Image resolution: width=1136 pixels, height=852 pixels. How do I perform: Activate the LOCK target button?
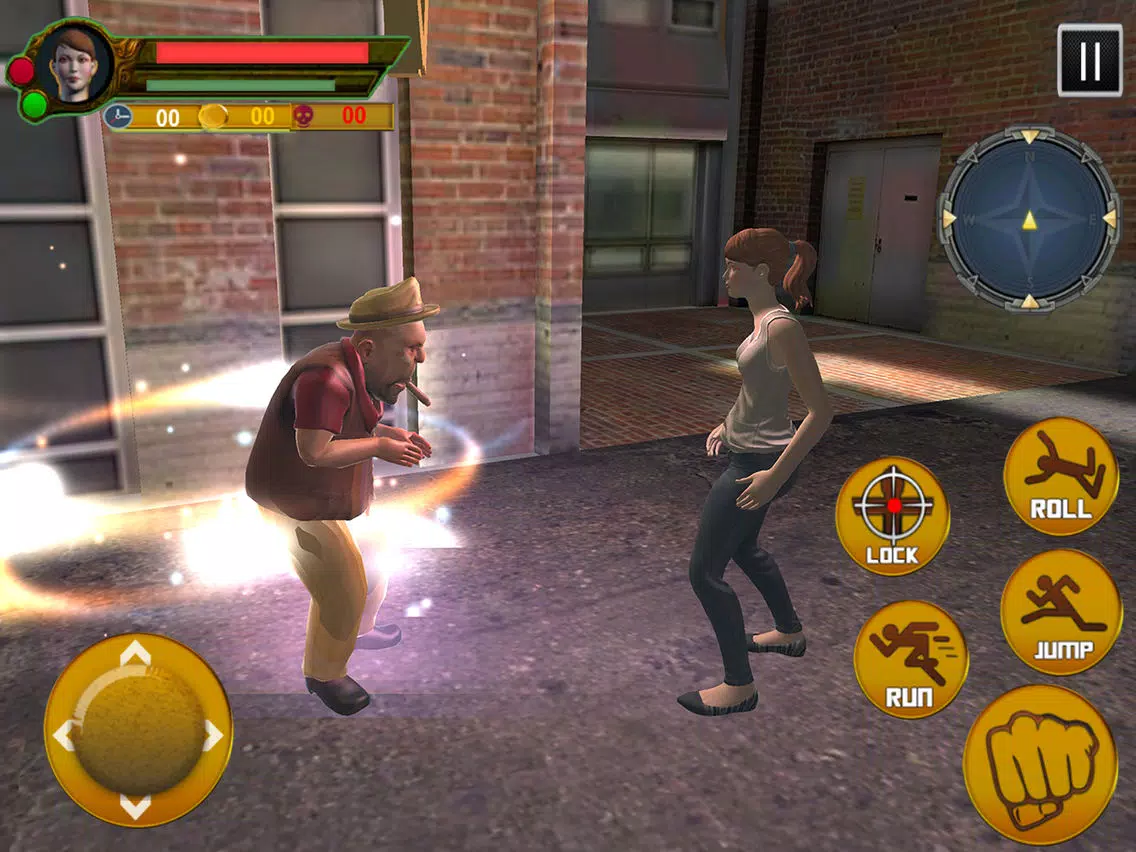pyautogui.click(x=892, y=516)
